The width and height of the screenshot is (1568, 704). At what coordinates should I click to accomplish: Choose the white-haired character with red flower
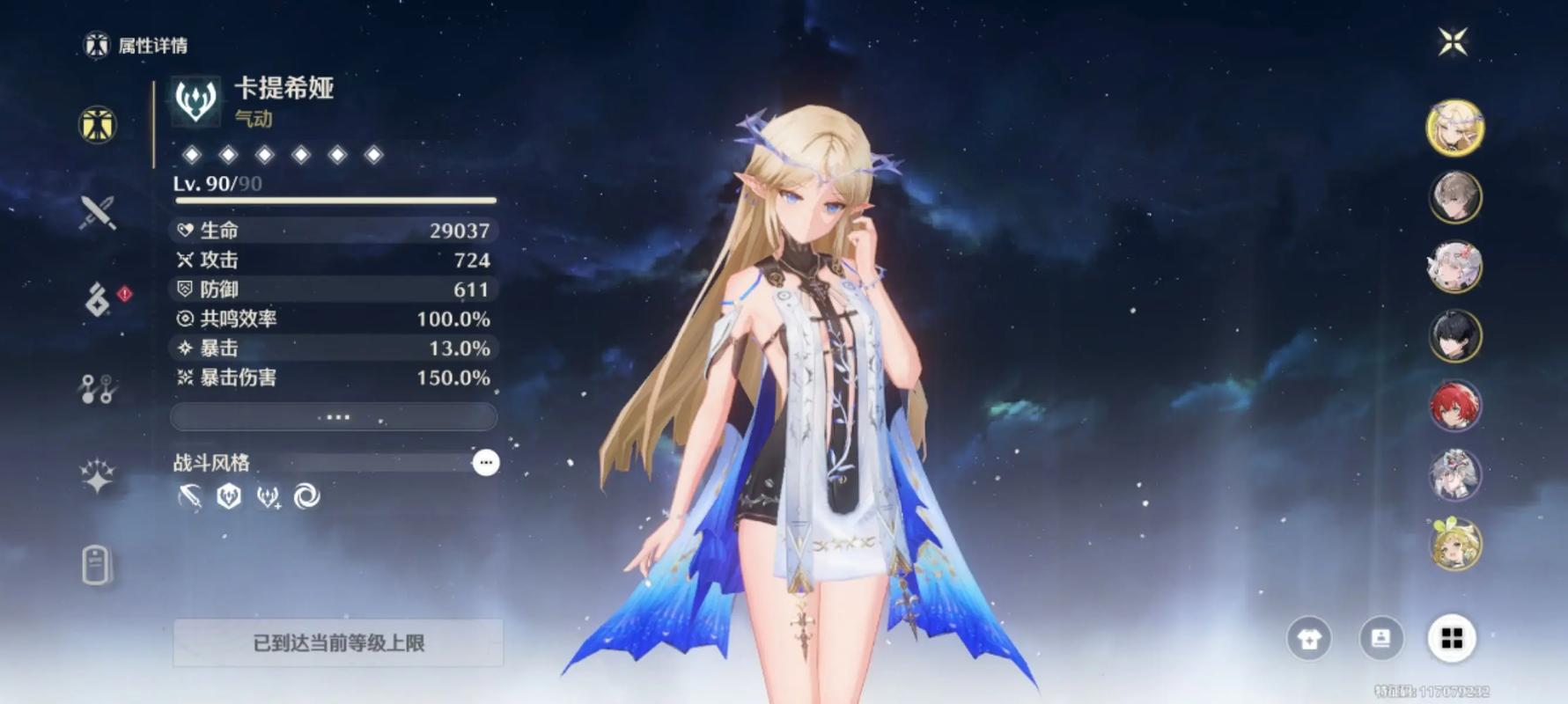point(1454,267)
